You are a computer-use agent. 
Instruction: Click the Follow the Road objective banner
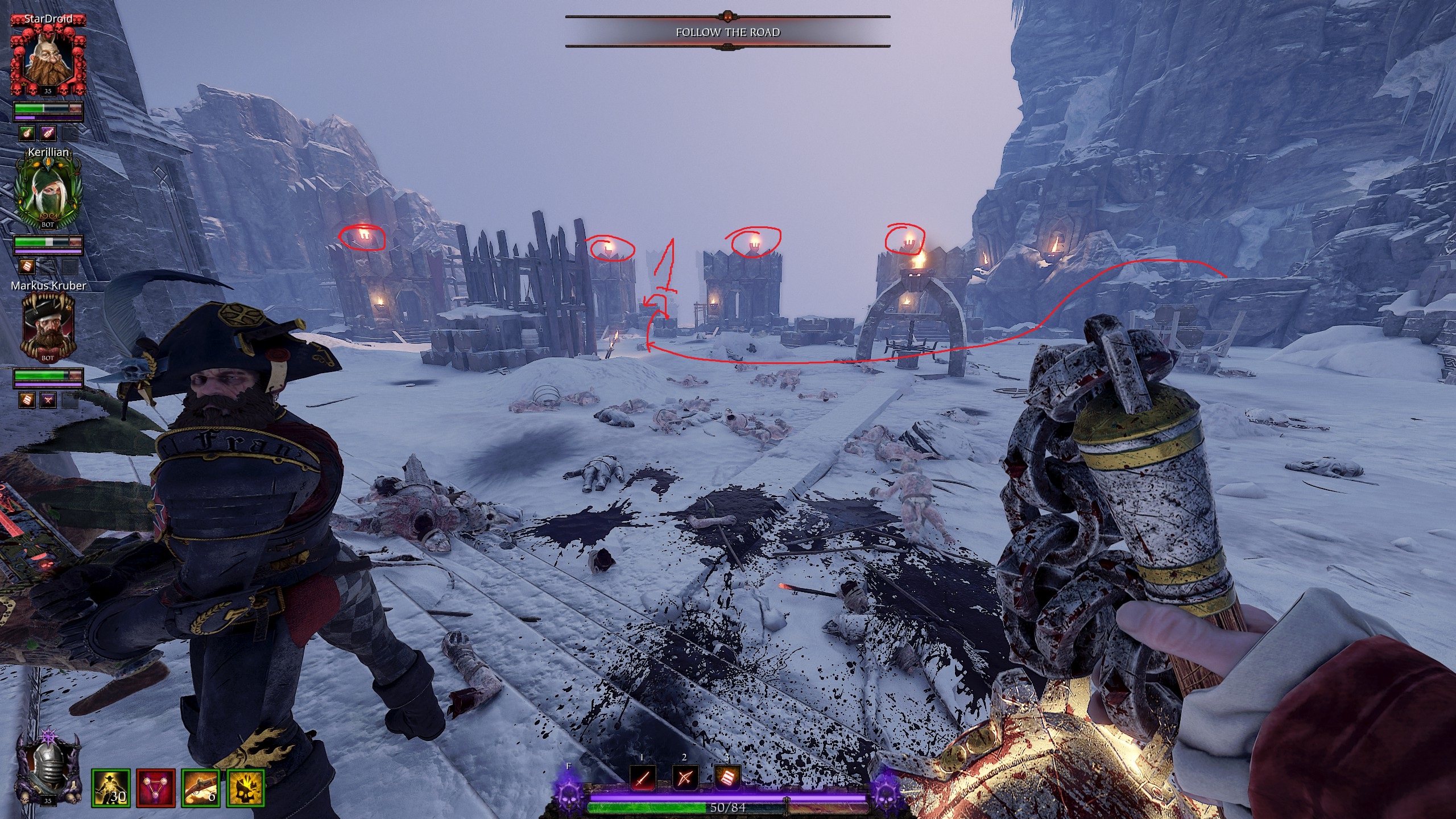(727, 32)
